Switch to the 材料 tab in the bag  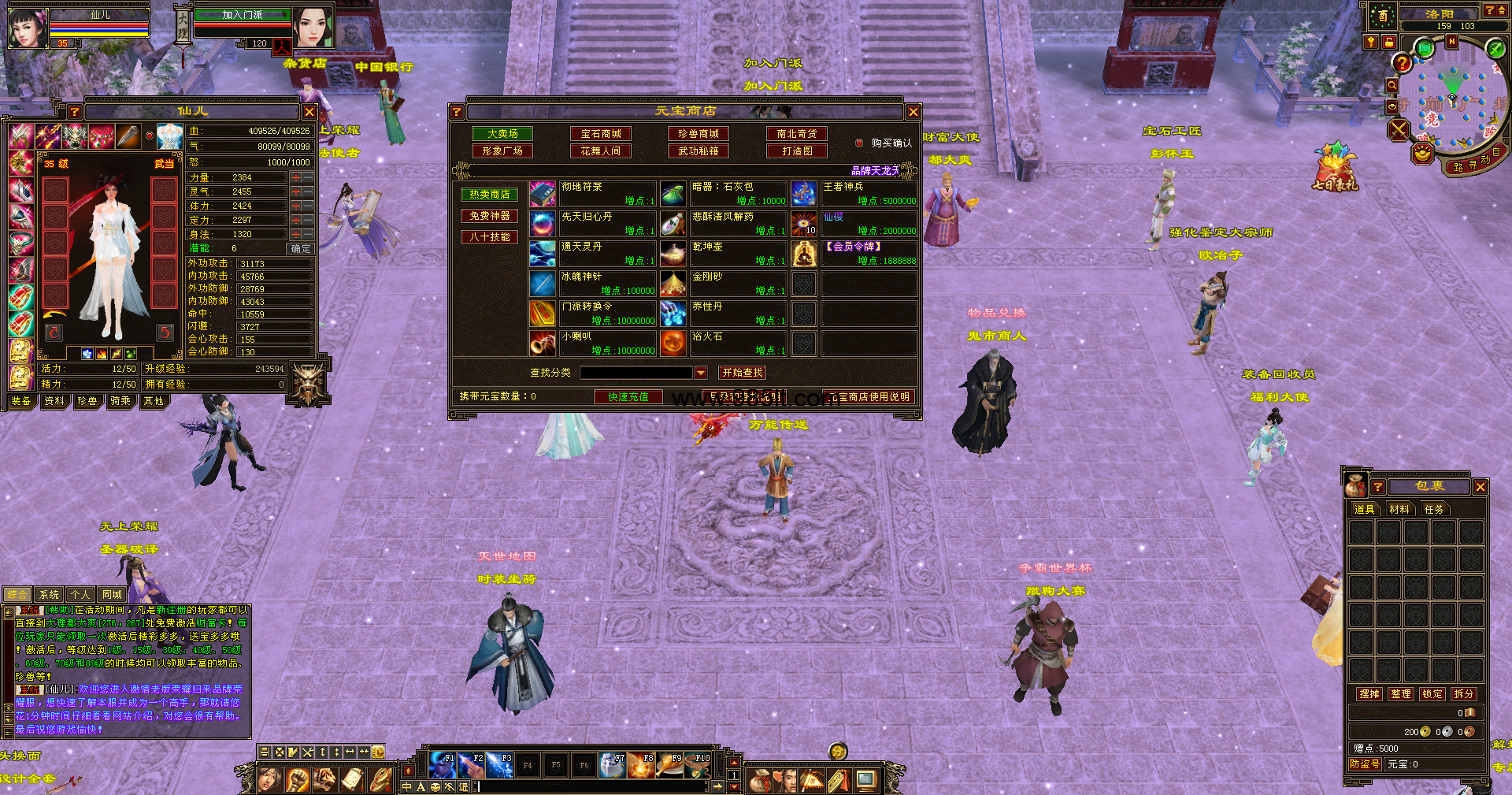pos(1399,510)
